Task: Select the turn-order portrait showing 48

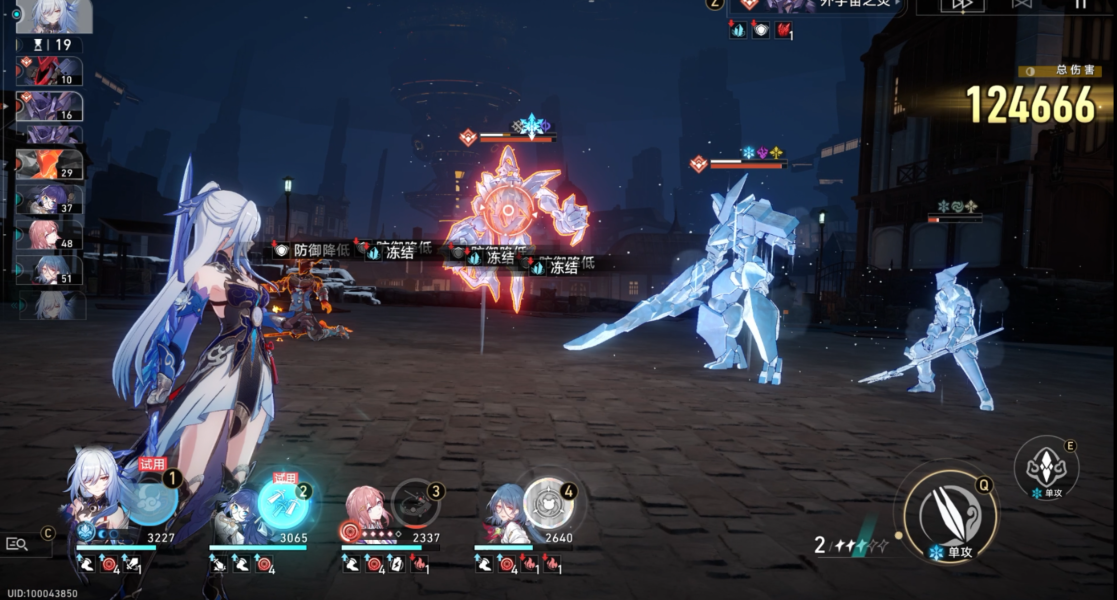Action: (49, 235)
